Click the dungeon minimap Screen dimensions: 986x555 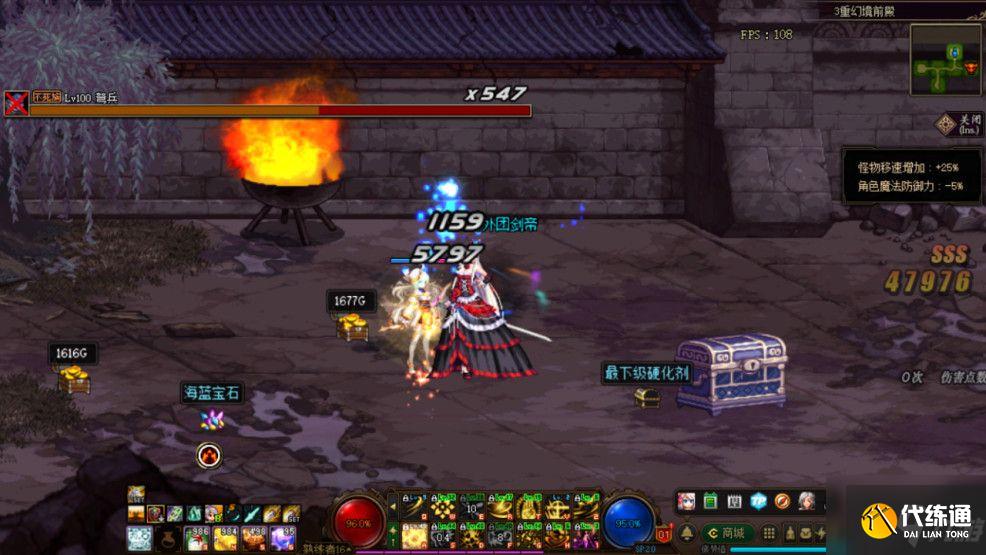tap(945, 60)
